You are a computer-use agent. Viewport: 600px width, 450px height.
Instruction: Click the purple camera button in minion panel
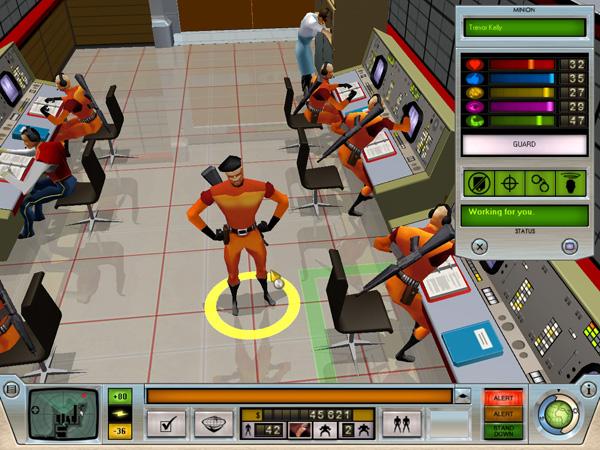(569, 245)
